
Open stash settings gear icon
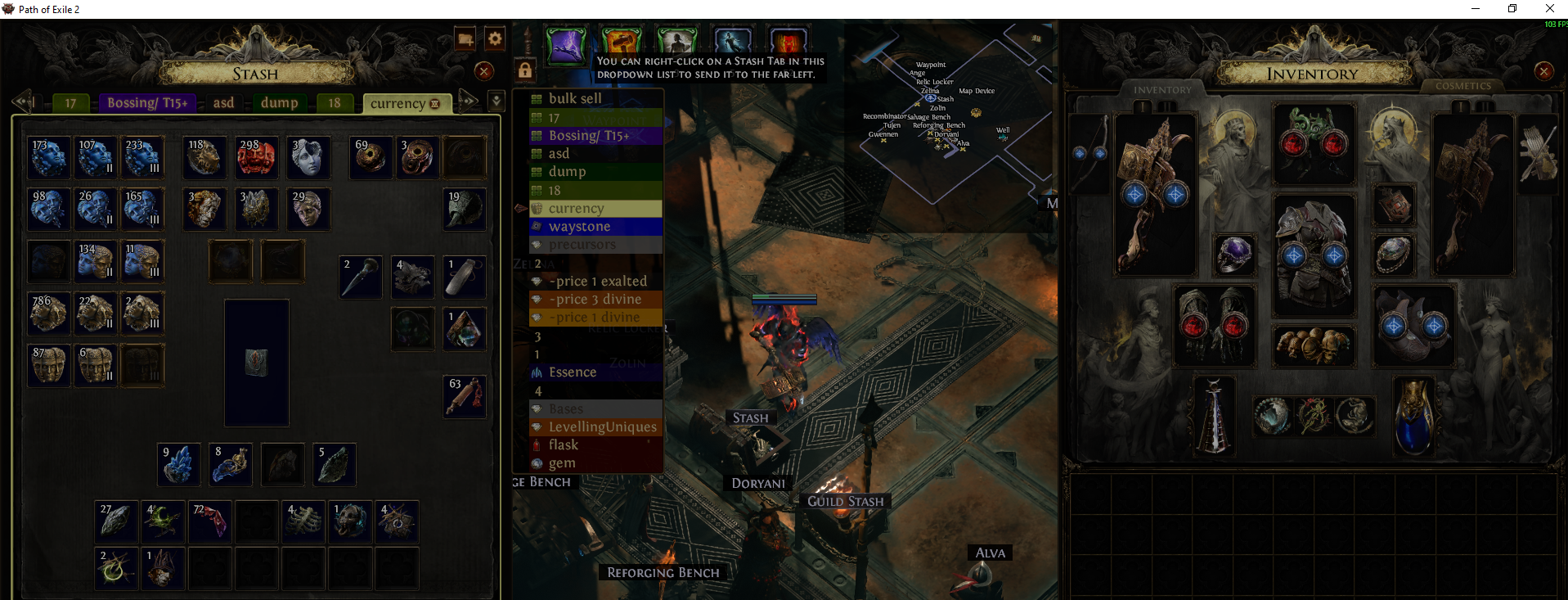pyautogui.click(x=495, y=38)
